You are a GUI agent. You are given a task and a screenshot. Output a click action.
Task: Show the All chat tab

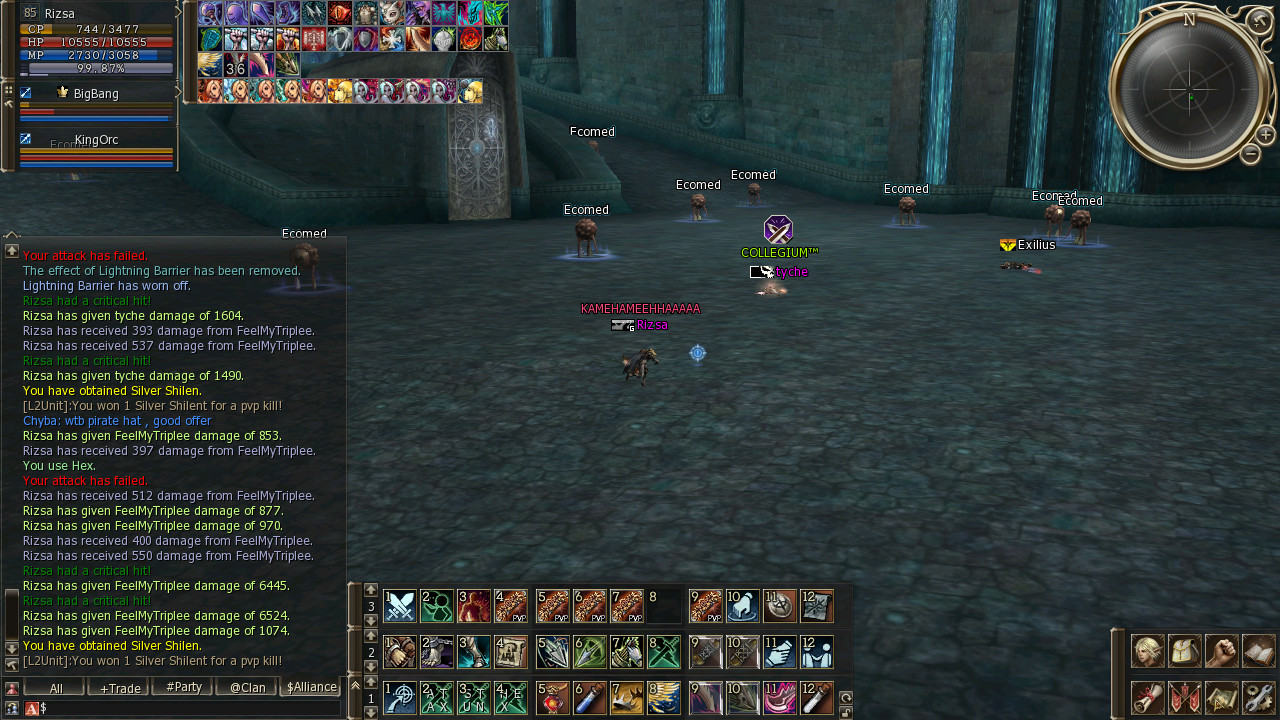point(55,688)
